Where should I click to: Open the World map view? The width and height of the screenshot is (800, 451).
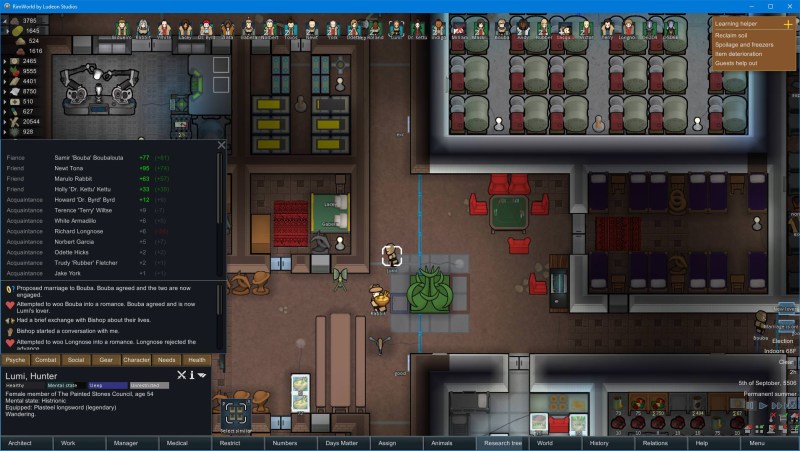(x=544, y=442)
